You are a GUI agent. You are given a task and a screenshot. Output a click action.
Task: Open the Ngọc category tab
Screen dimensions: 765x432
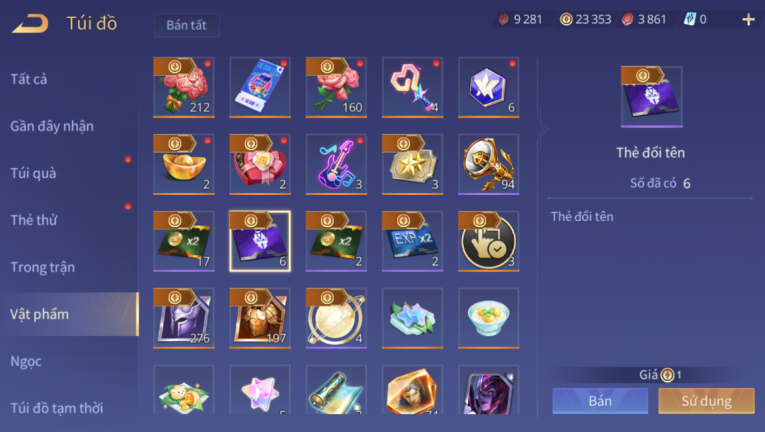coord(25,361)
